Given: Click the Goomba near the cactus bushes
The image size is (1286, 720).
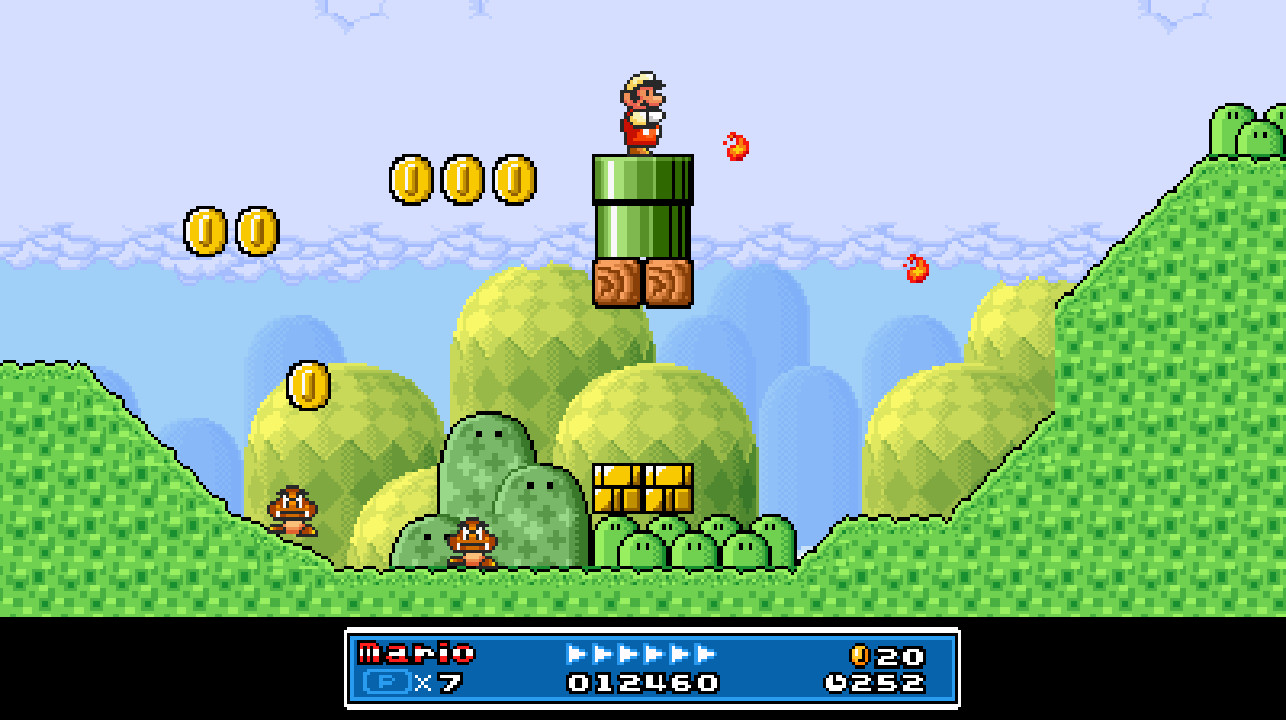Looking at the screenshot, I should pyautogui.click(x=472, y=545).
